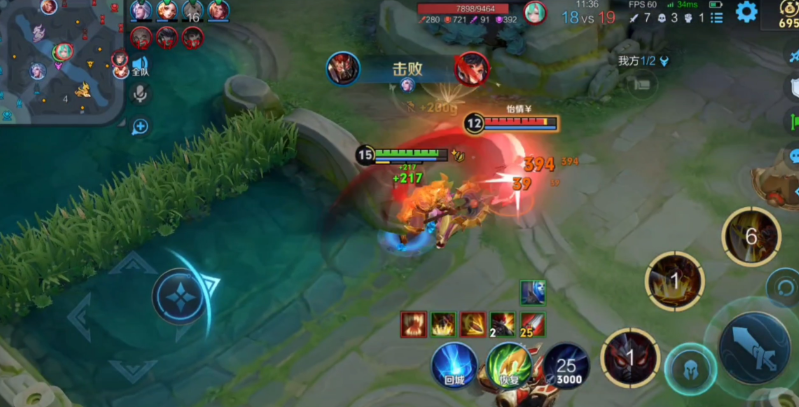Image resolution: width=799 pixels, height=407 pixels.
Task: Use the summoner spell showing 25 and 3000
Action: point(566,366)
